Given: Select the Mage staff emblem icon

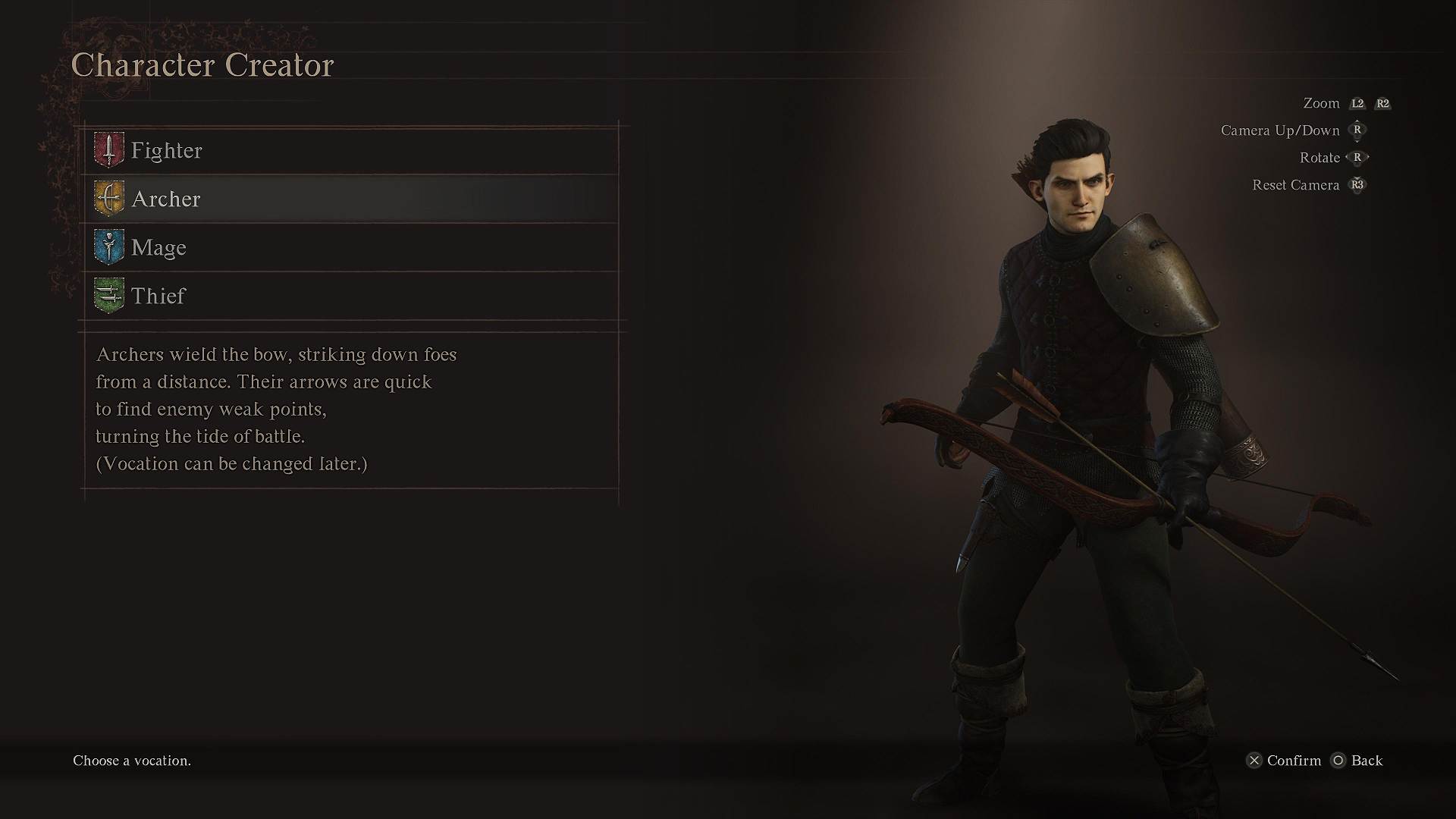Looking at the screenshot, I should [x=108, y=246].
